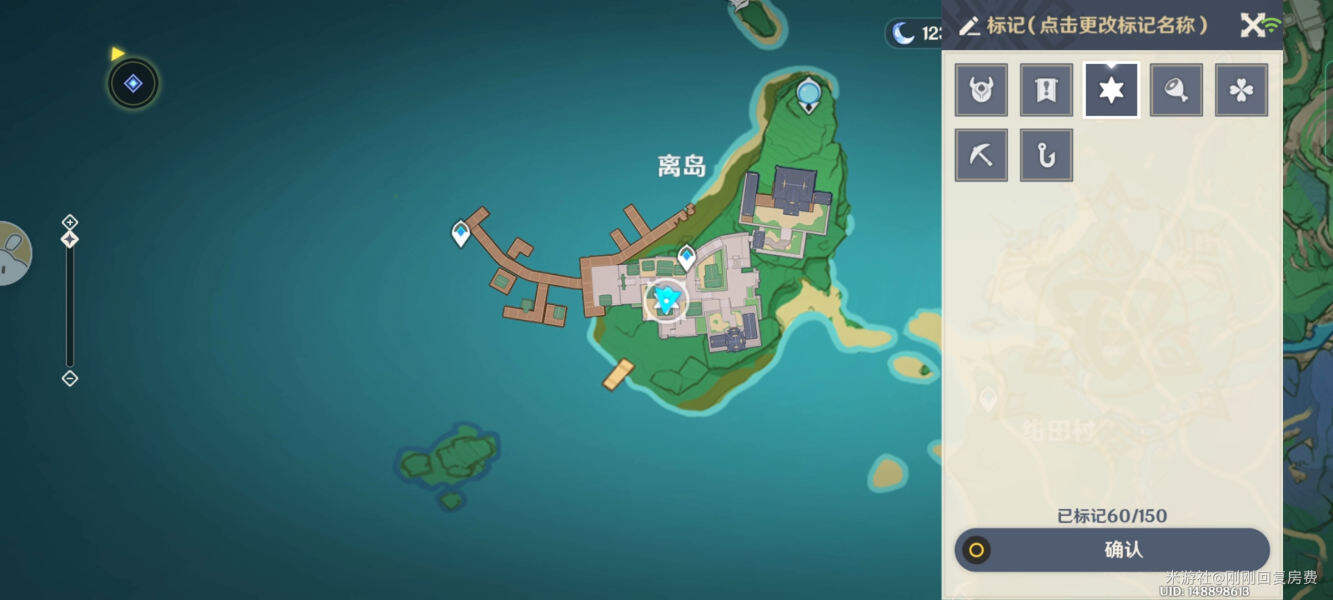Select the blue diamond quest navigation icon
The image size is (1333, 600).
133,84
